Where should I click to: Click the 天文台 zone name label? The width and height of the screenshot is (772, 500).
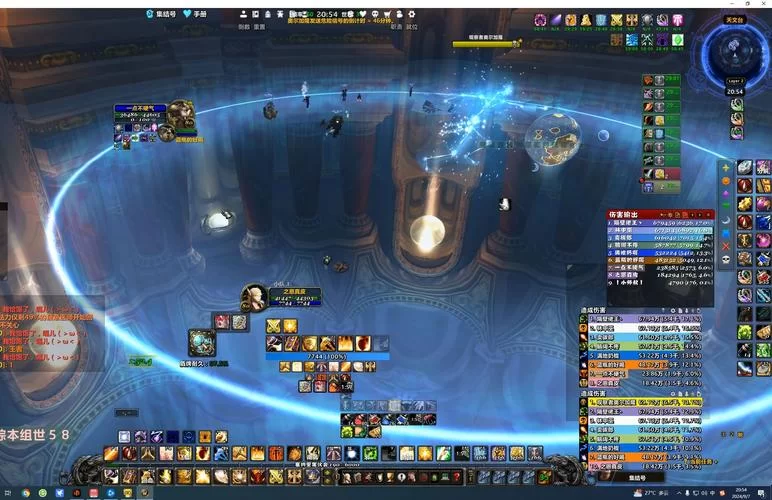735,20
